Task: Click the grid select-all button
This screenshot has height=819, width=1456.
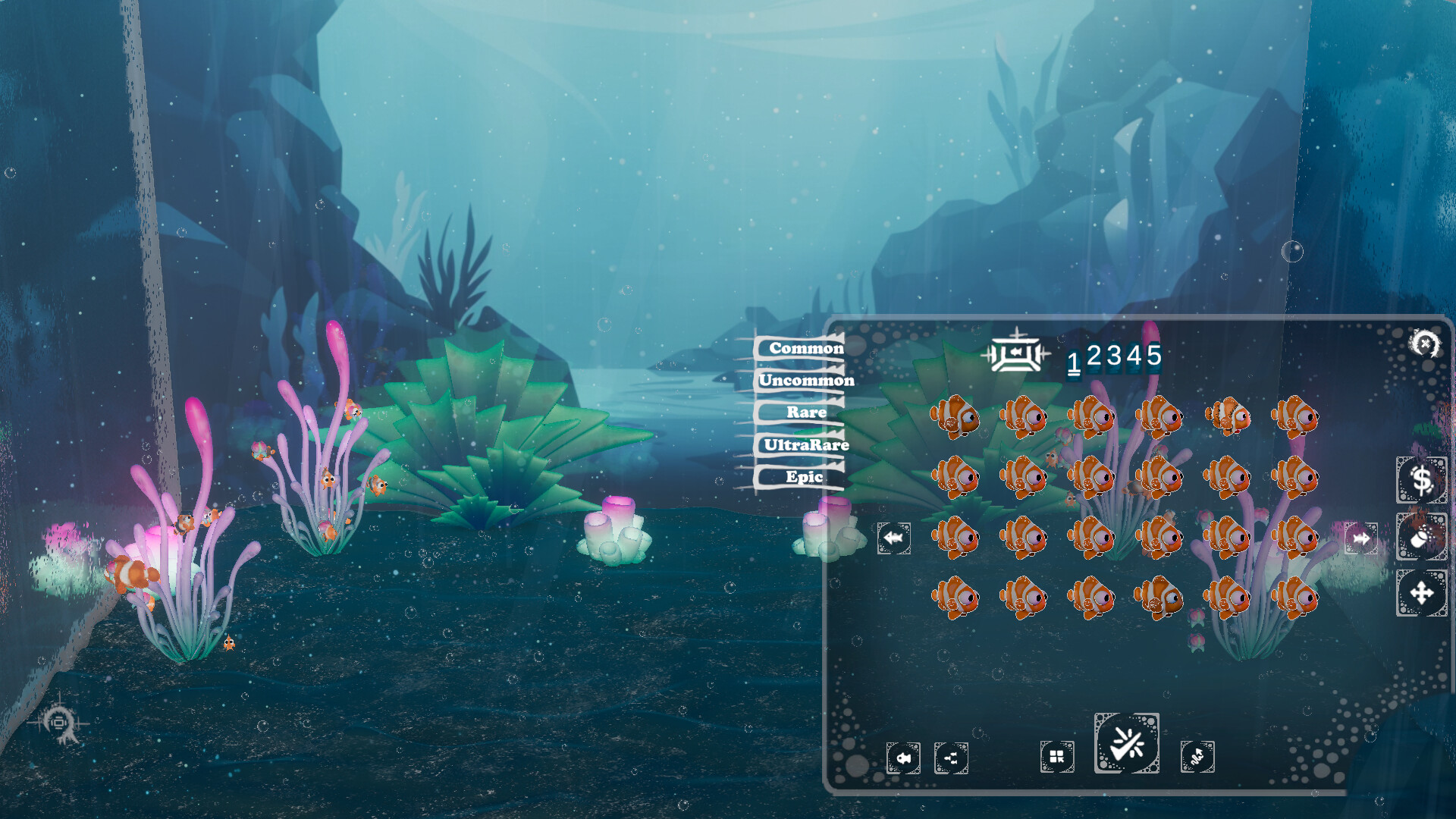Action: pyautogui.click(x=1057, y=757)
